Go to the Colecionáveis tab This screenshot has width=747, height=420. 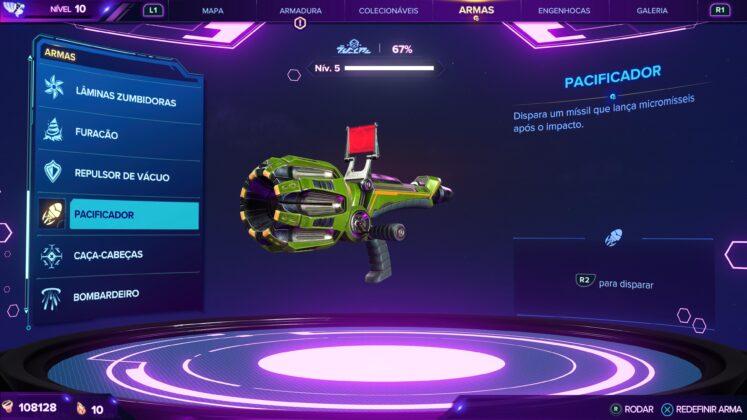click(388, 11)
